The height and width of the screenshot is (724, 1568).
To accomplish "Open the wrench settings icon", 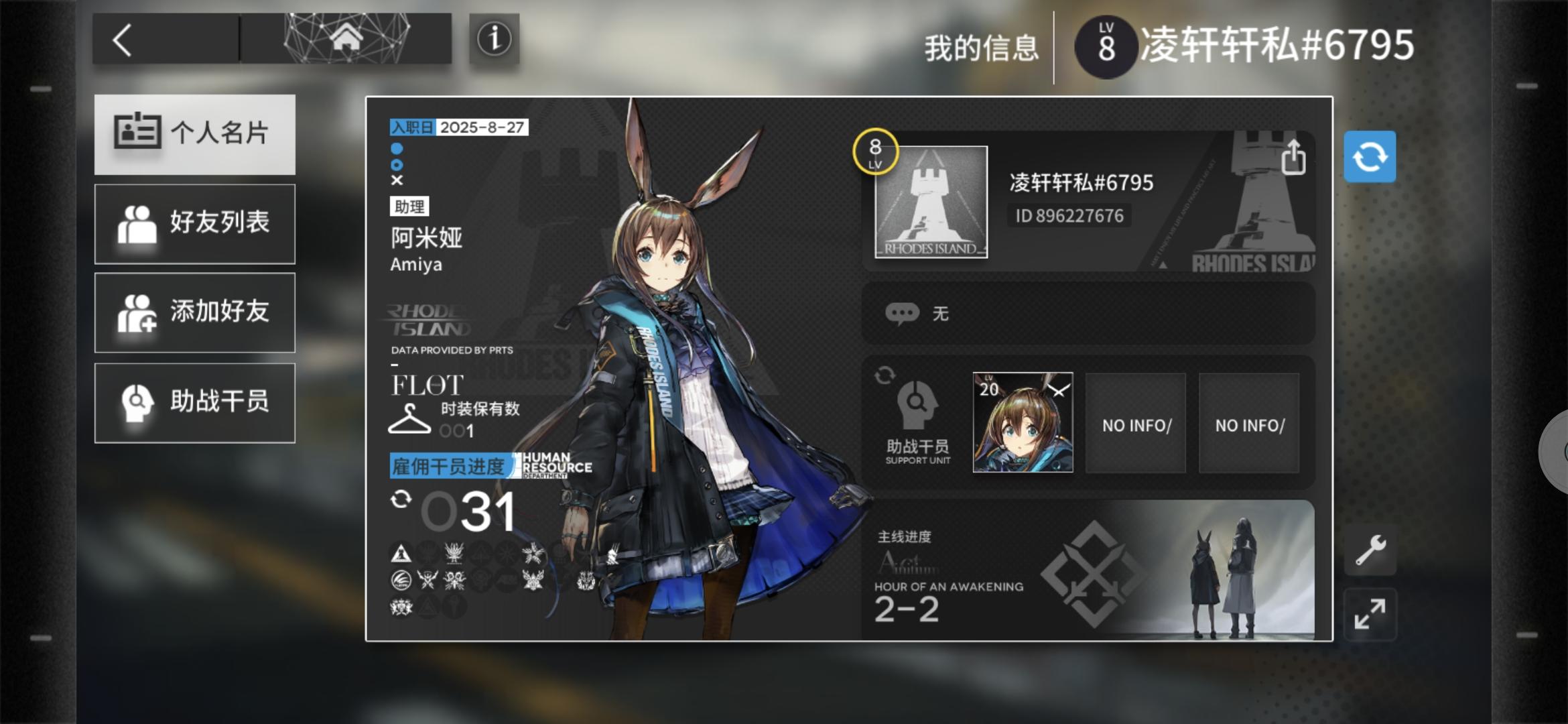I will (x=1370, y=550).
